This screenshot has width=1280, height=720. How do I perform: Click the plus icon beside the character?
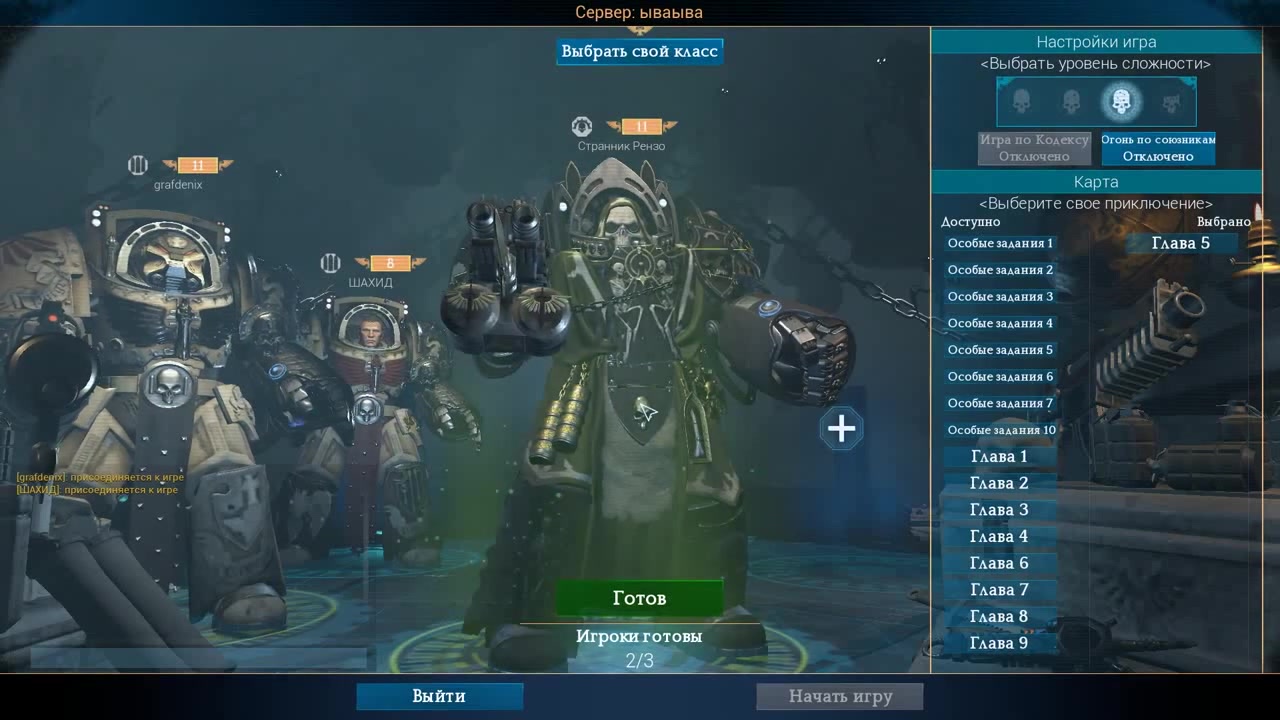click(x=841, y=429)
